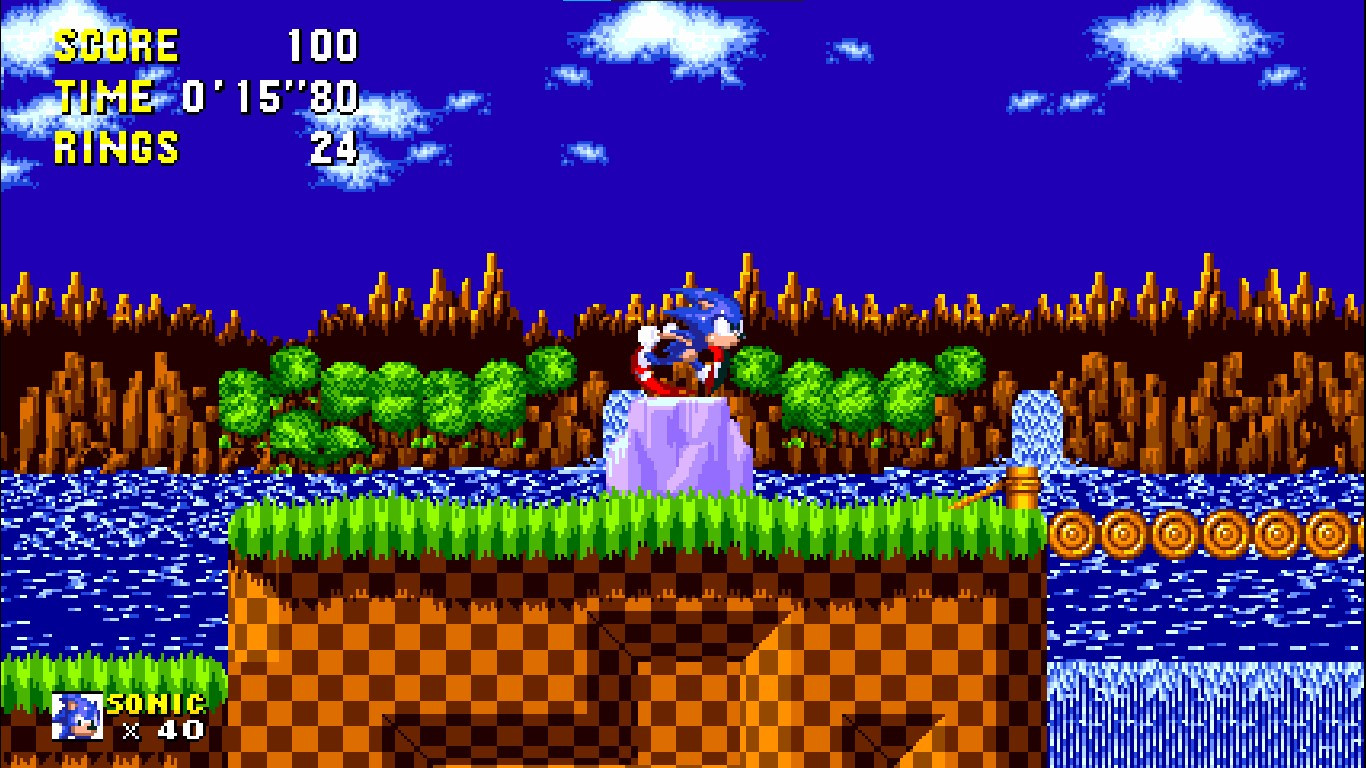Click the TIME label showing 0'15"80
Screen dimensions: 1366x768
tap(105, 96)
